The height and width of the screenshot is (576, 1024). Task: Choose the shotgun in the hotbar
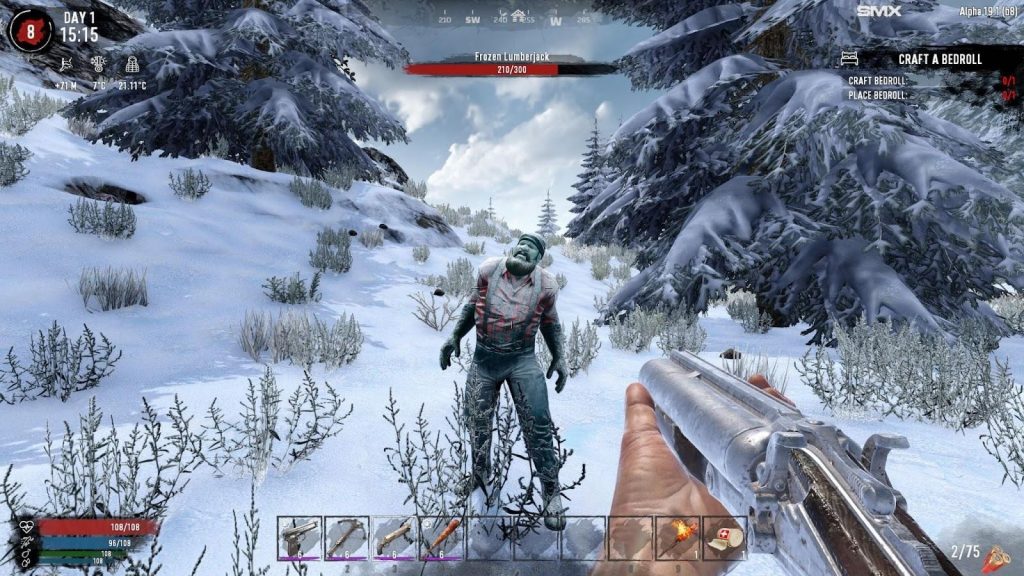393,538
